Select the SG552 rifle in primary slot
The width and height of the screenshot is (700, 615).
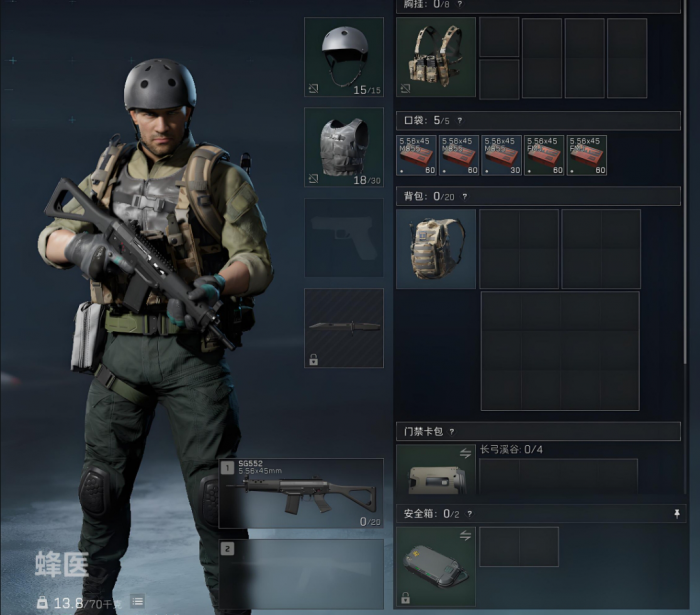pyautogui.click(x=301, y=493)
